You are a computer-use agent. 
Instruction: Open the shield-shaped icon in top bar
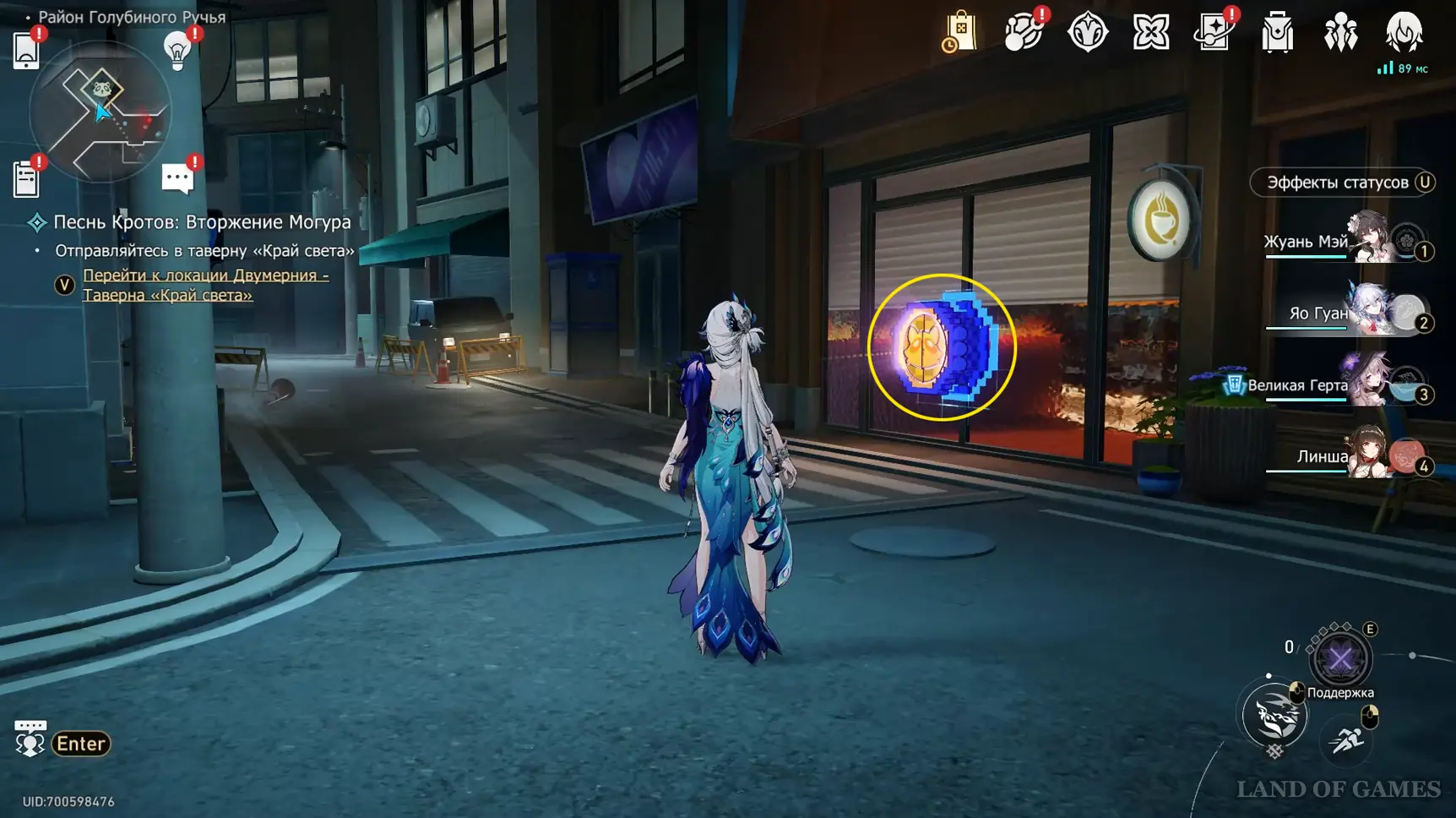(x=1087, y=33)
